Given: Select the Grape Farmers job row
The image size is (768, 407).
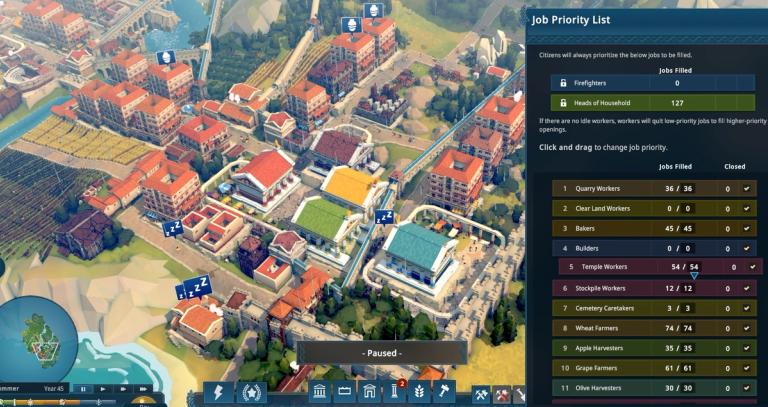Looking at the screenshot, I should coord(640,368).
